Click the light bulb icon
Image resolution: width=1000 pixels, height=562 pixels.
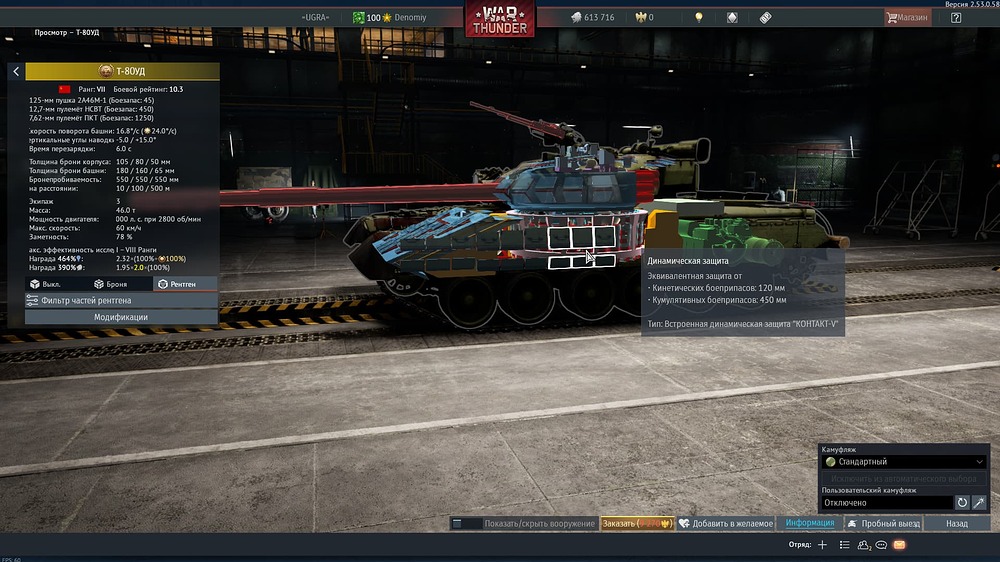699,17
